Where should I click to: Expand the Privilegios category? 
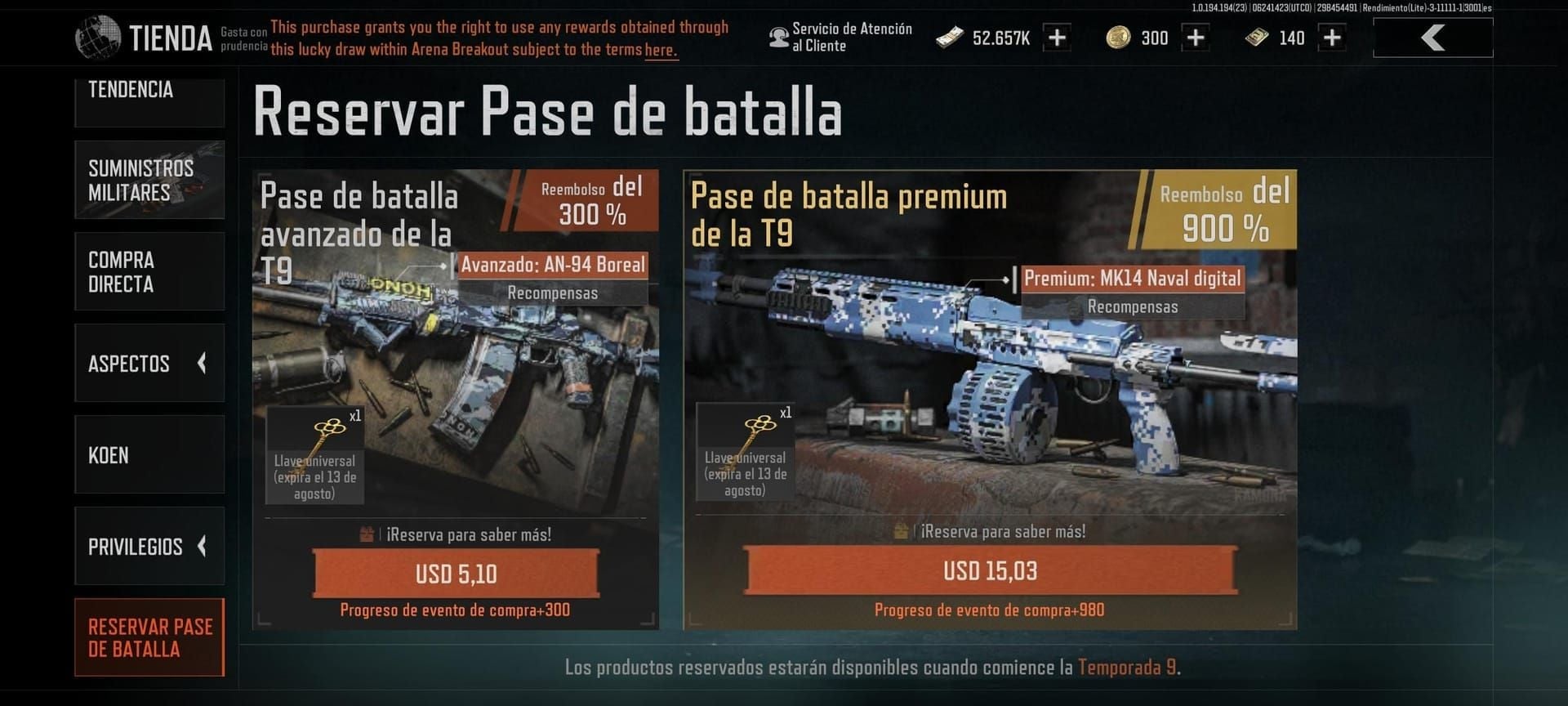(x=149, y=546)
